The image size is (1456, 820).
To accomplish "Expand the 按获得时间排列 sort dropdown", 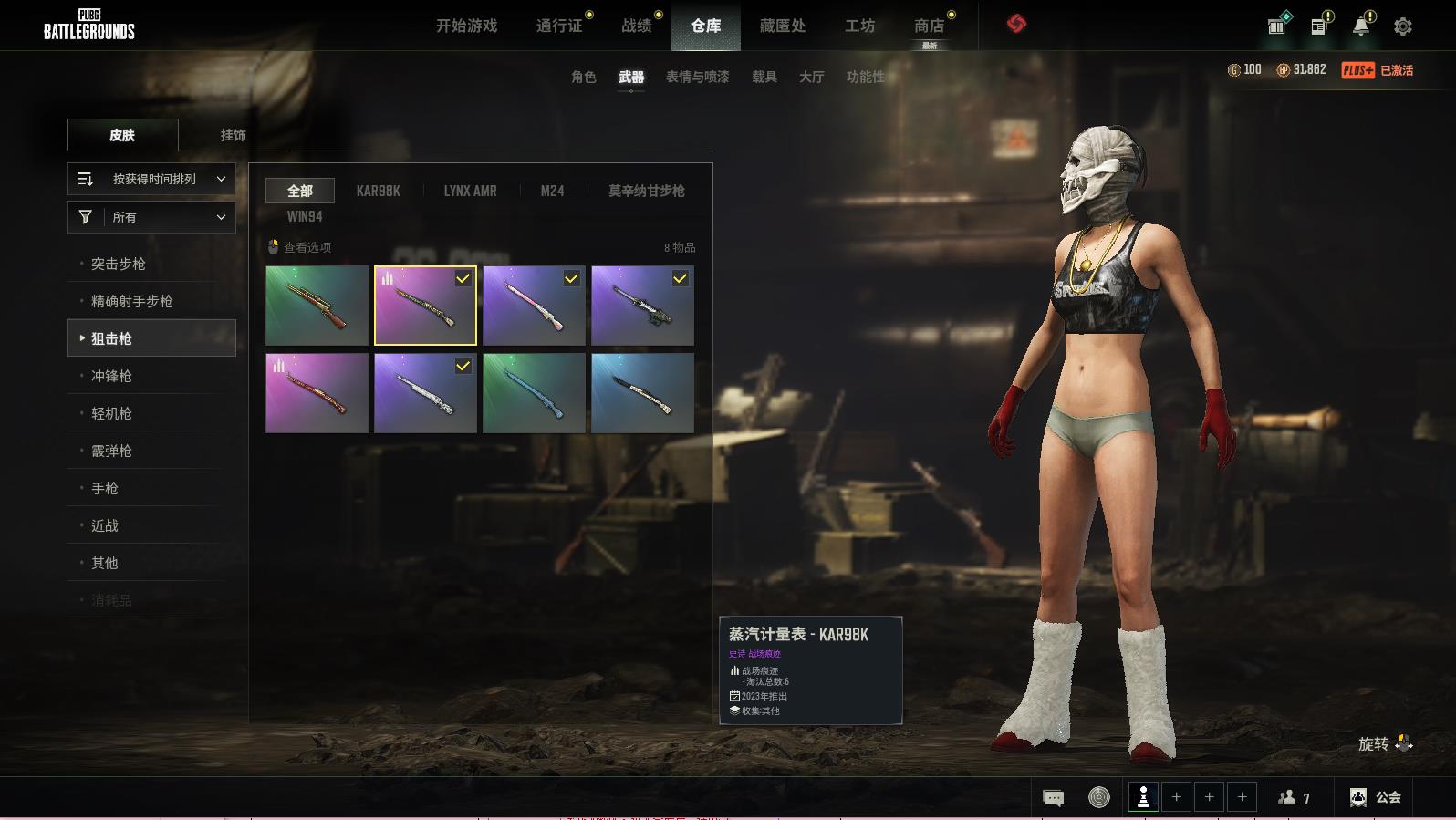I will (151, 179).
